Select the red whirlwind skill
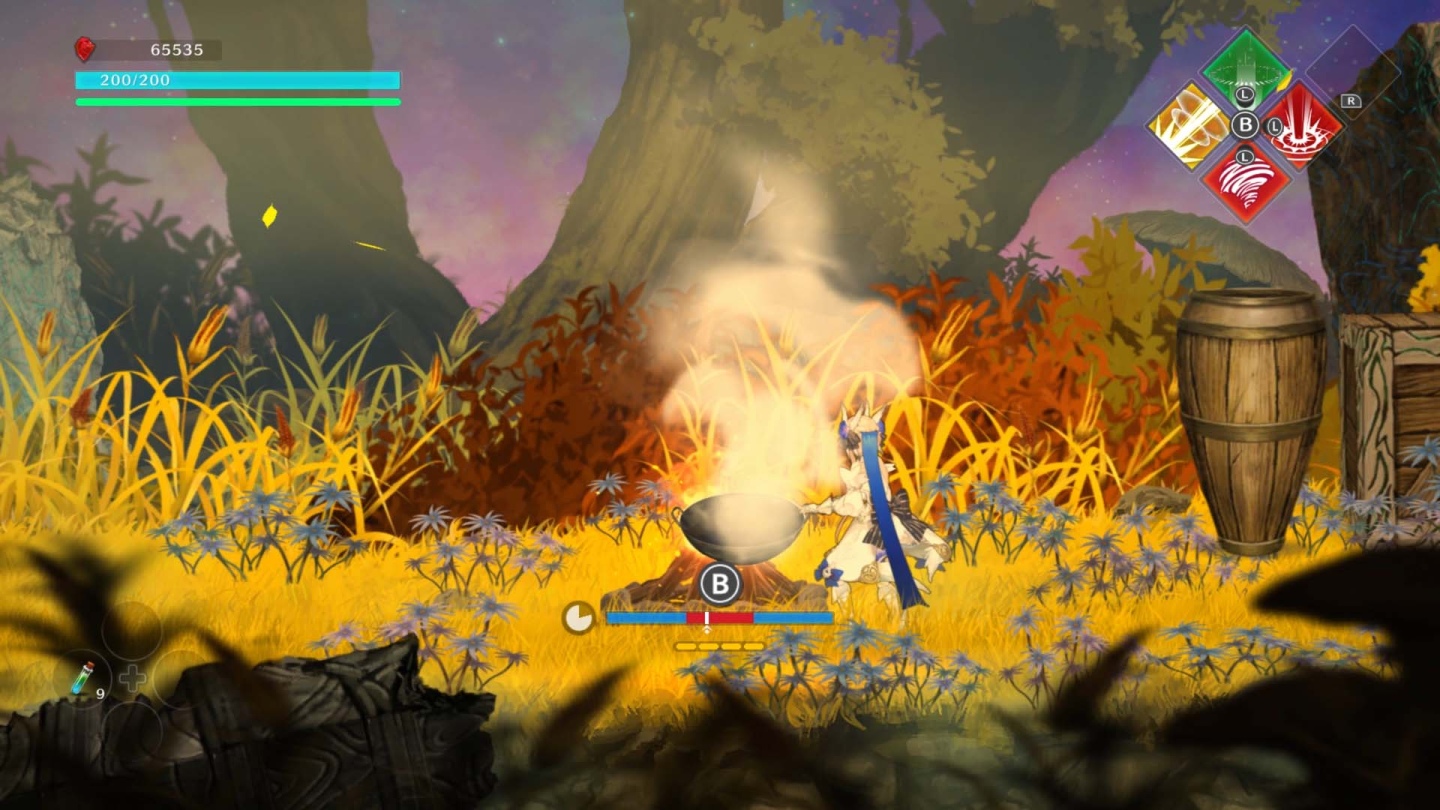 pos(1245,181)
